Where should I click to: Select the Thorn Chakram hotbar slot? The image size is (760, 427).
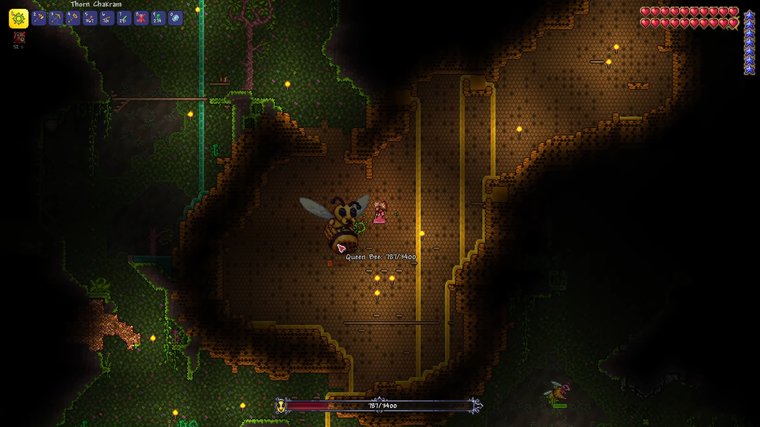(x=19, y=18)
